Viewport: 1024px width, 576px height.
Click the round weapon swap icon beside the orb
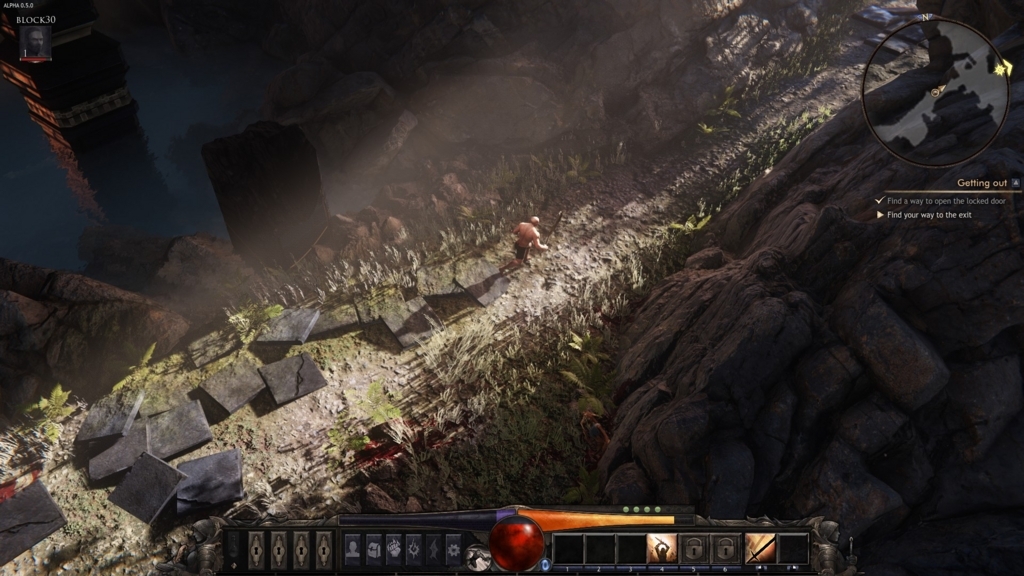(478, 558)
